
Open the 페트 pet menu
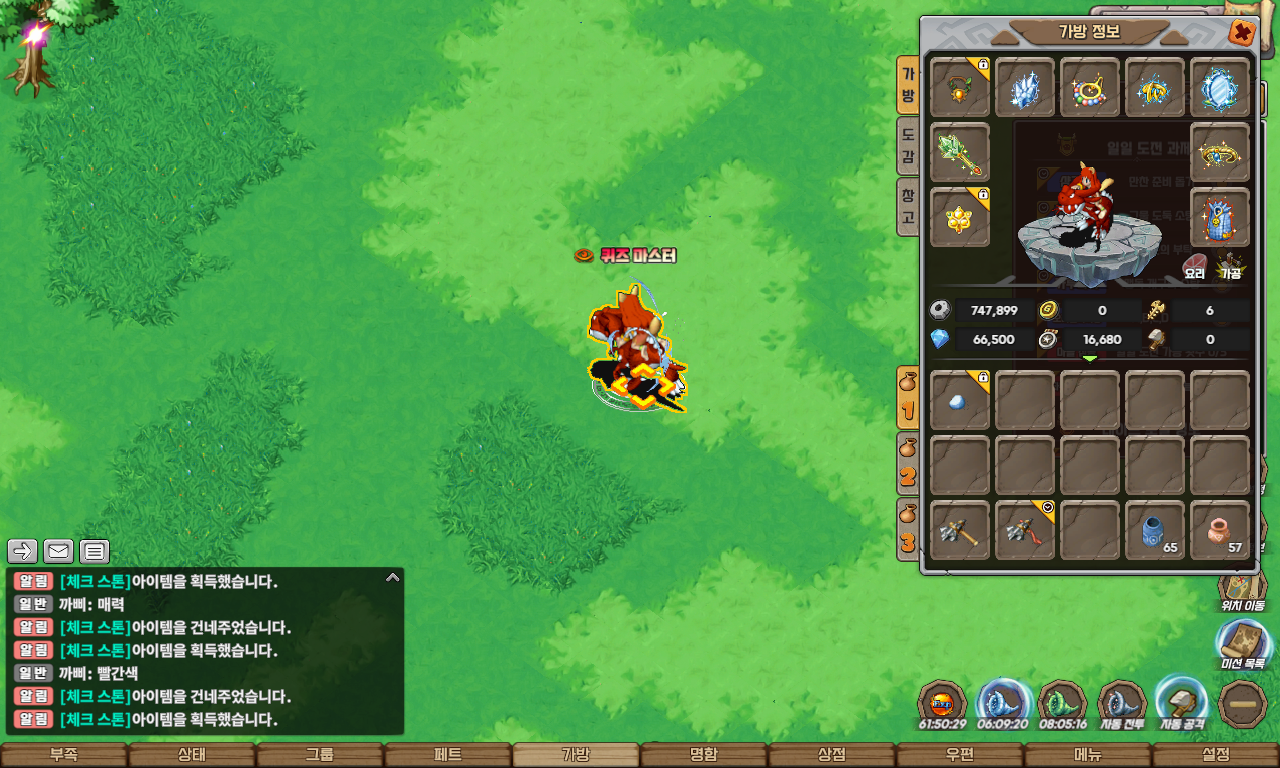click(448, 755)
